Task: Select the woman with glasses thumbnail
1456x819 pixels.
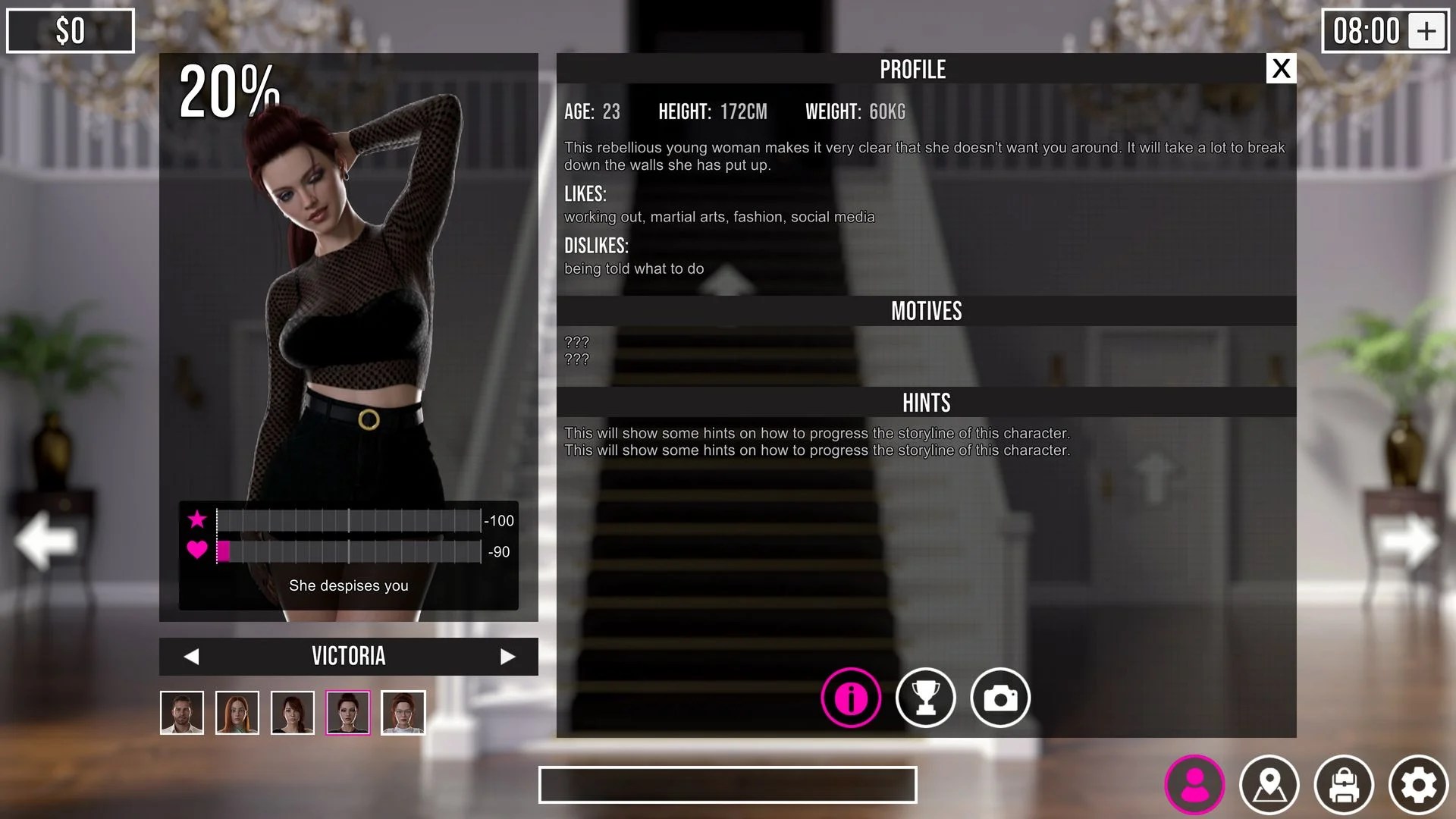Action: coord(403,713)
